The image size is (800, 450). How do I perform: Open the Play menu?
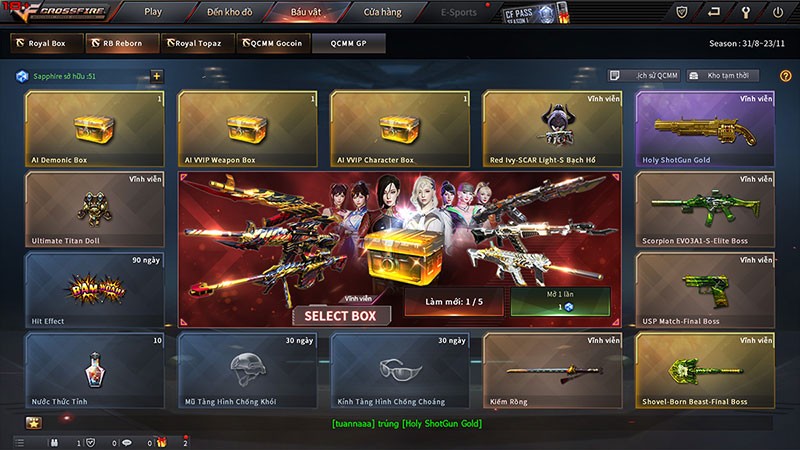click(153, 13)
